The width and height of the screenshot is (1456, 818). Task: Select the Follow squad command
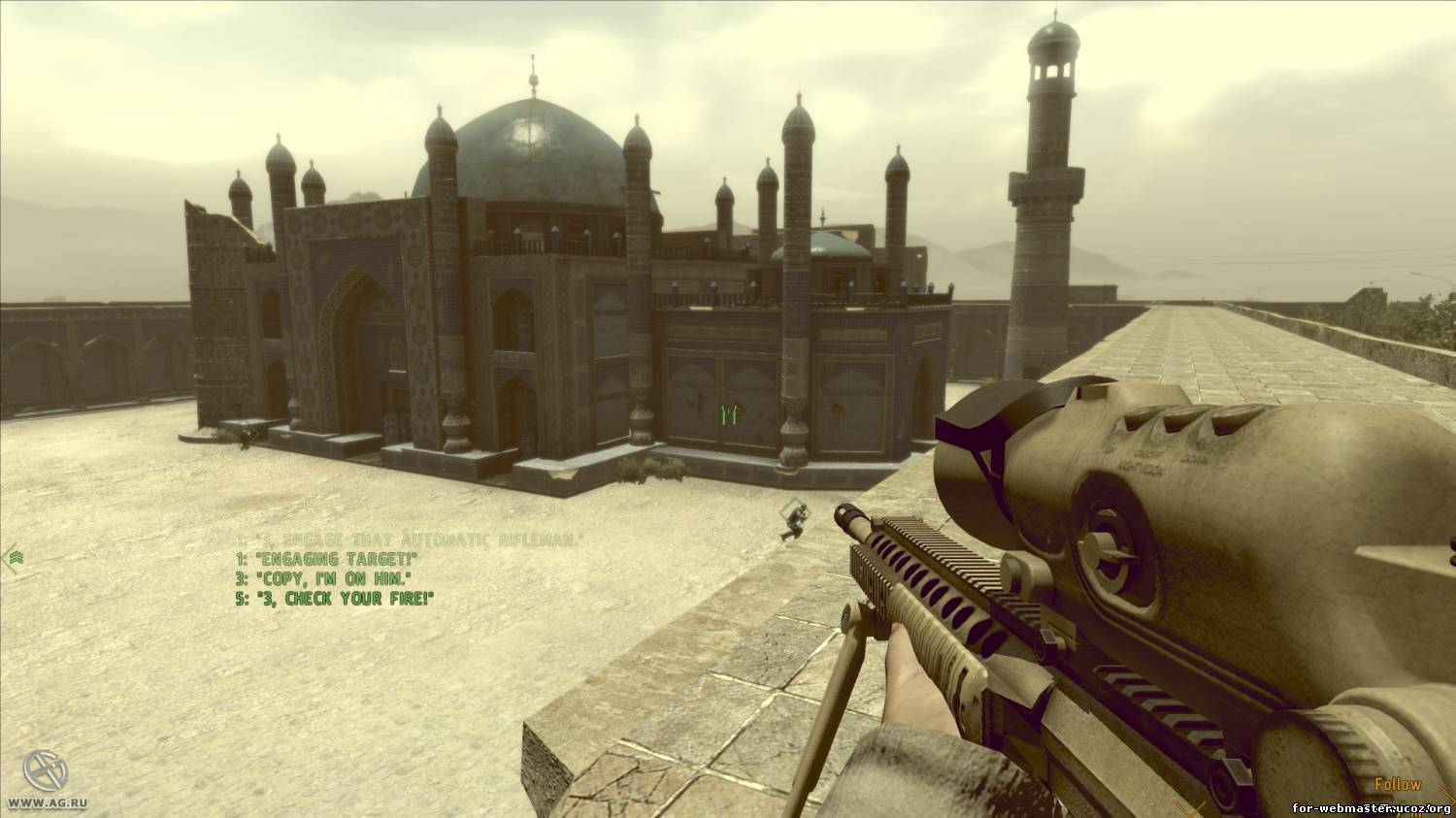click(1397, 784)
